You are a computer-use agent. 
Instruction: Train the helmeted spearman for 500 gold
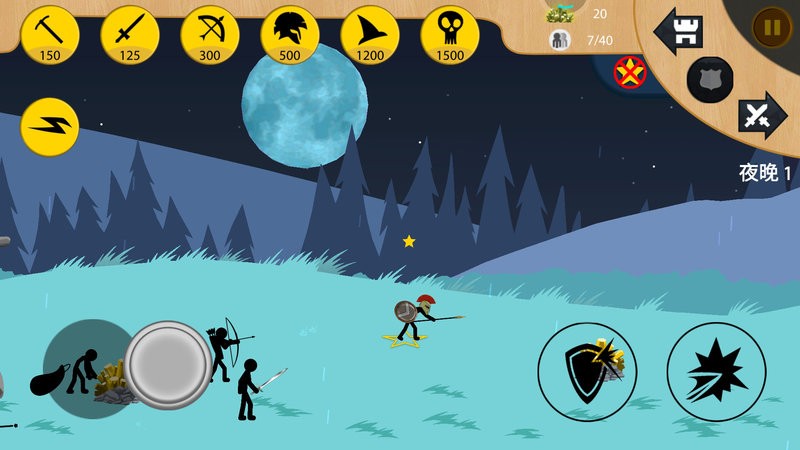coord(290,33)
